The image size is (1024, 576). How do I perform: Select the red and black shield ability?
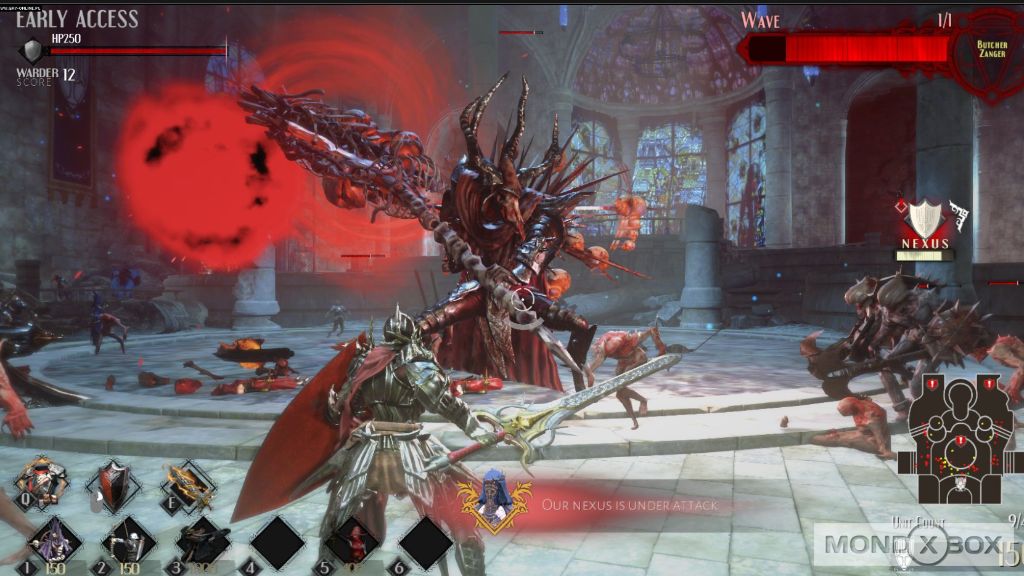[x=113, y=485]
